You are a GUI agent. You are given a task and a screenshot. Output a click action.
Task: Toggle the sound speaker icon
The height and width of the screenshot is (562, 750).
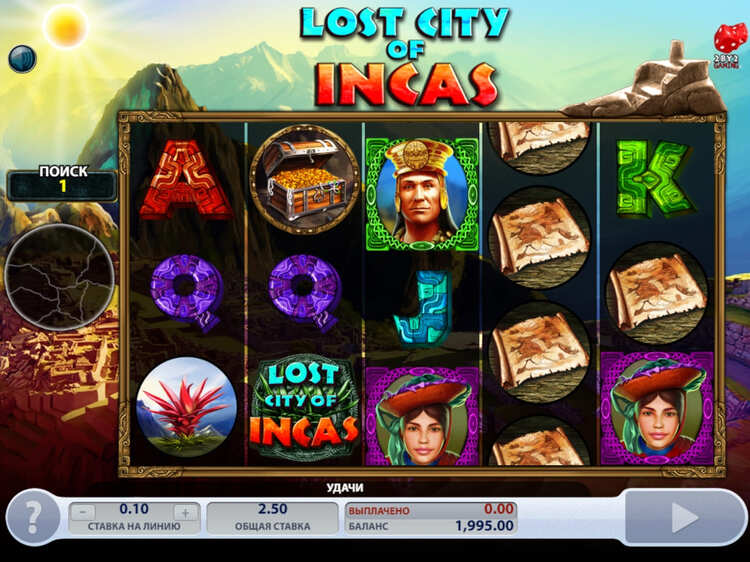pos(22,59)
